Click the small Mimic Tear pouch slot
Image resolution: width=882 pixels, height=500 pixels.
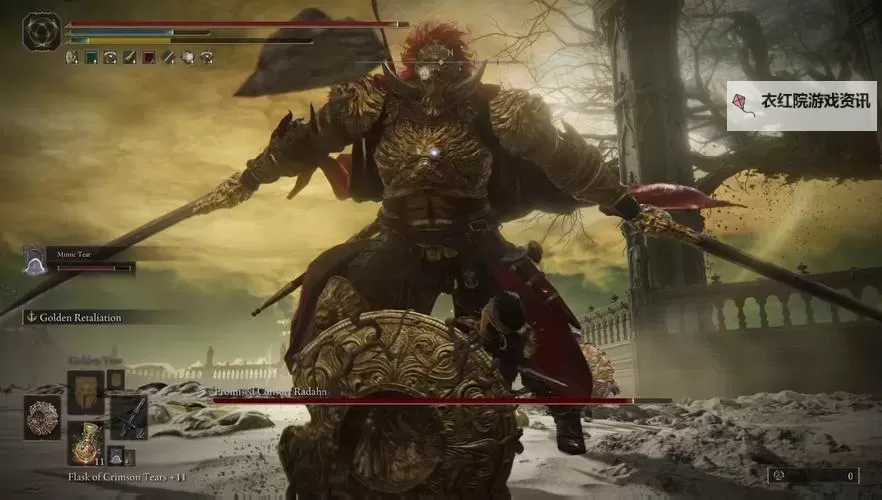tap(116, 455)
